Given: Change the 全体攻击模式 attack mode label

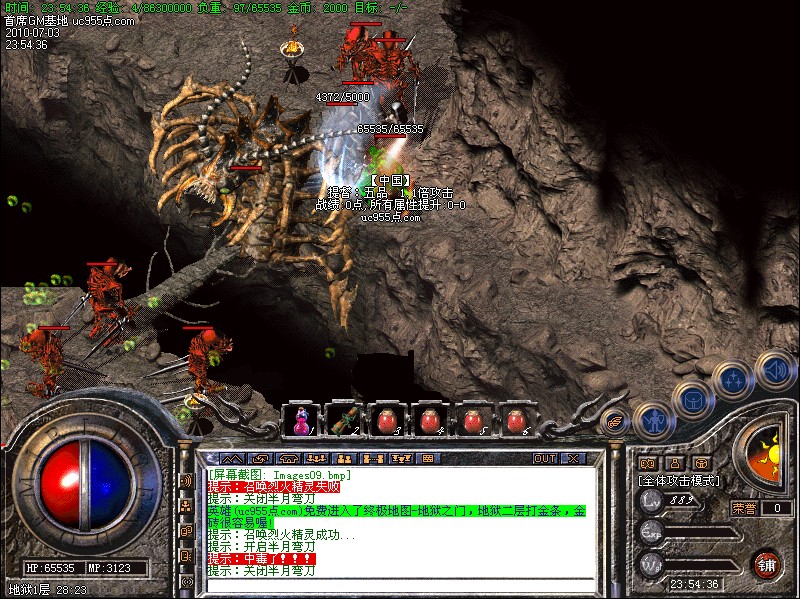Looking at the screenshot, I should pyautogui.click(x=679, y=481).
